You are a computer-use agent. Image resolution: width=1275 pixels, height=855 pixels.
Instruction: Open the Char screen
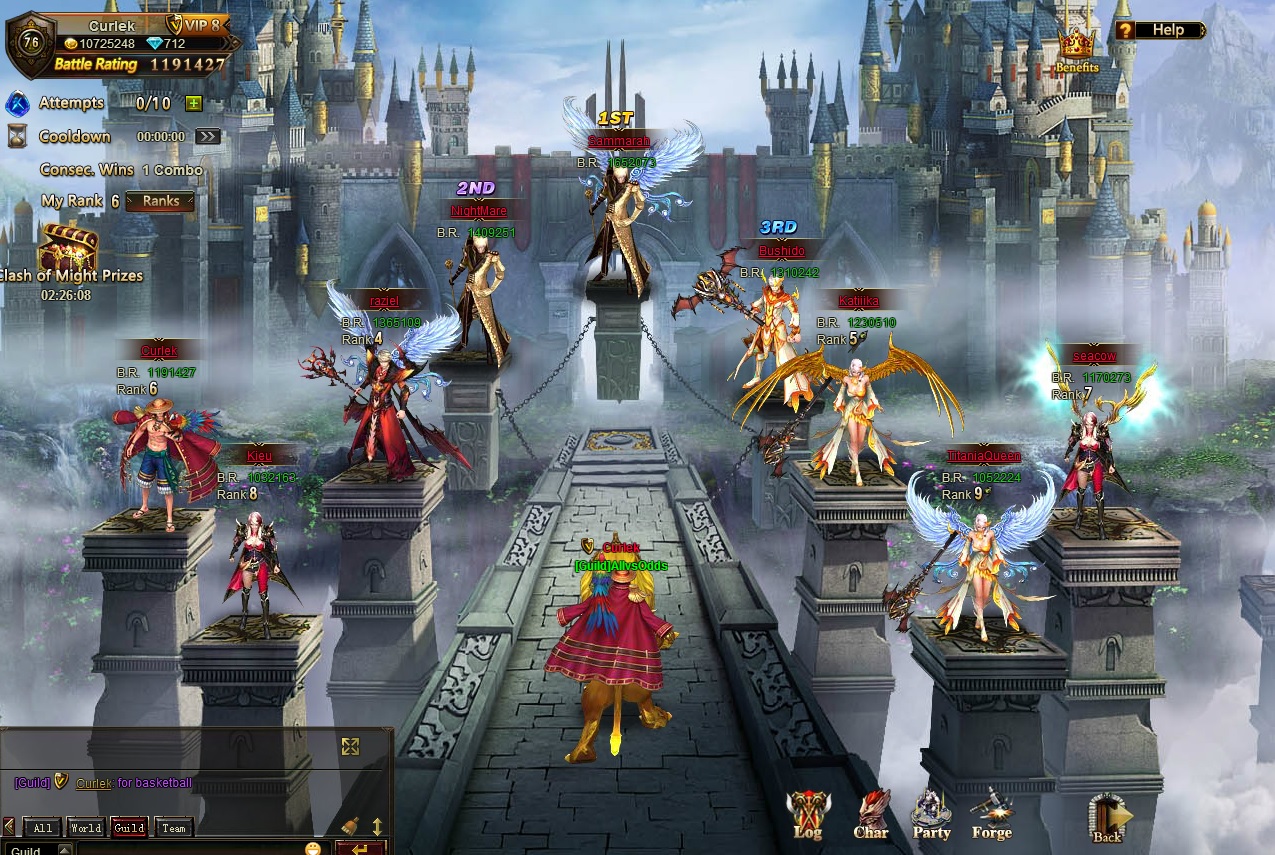point(870,814)
